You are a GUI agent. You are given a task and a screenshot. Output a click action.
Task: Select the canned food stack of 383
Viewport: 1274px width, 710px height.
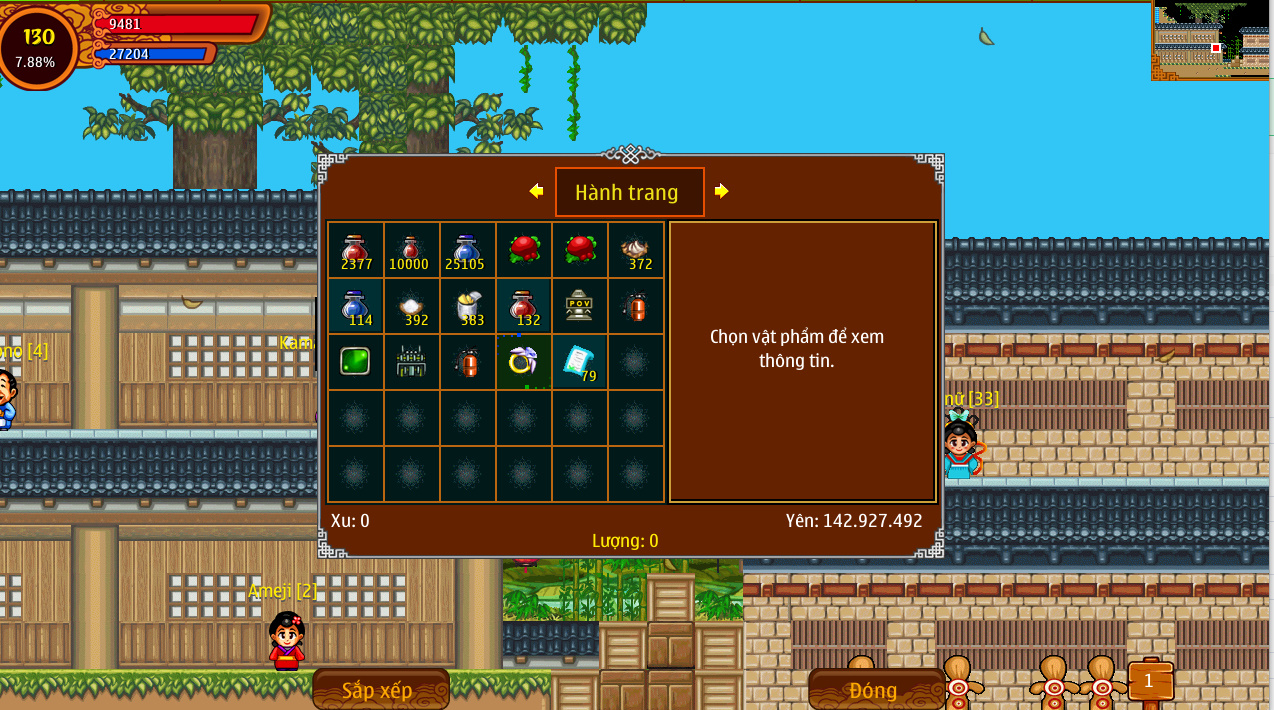(467, 306)
